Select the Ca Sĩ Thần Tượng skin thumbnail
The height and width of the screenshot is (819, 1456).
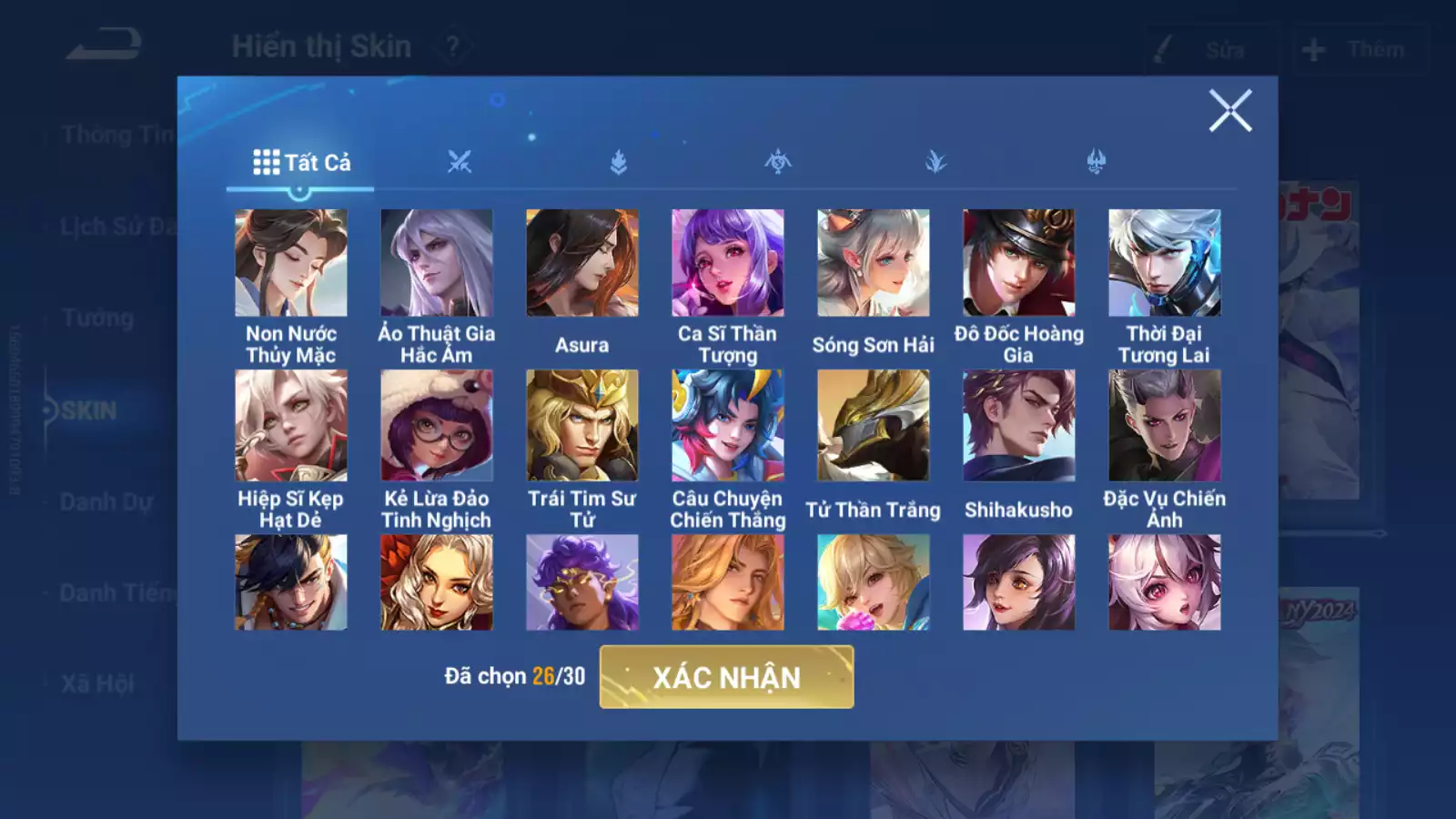coord(728,262)
